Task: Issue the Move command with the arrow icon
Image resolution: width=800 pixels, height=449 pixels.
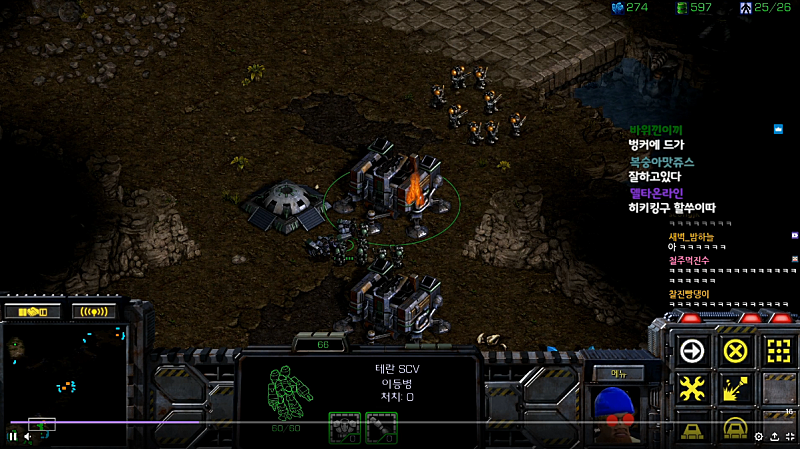Action: coord(691,350)
